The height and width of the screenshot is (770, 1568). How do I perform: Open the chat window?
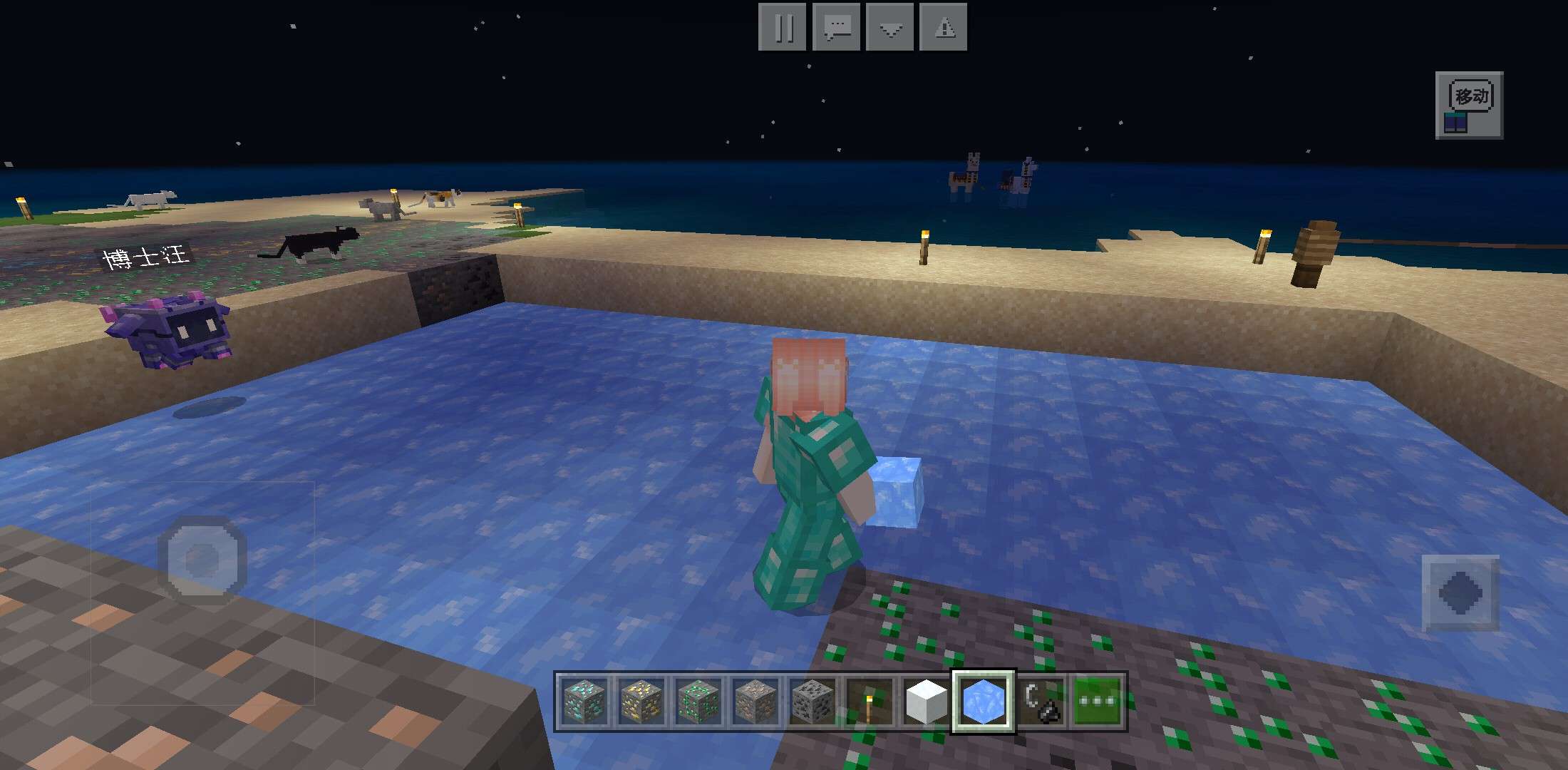[836, 28]
